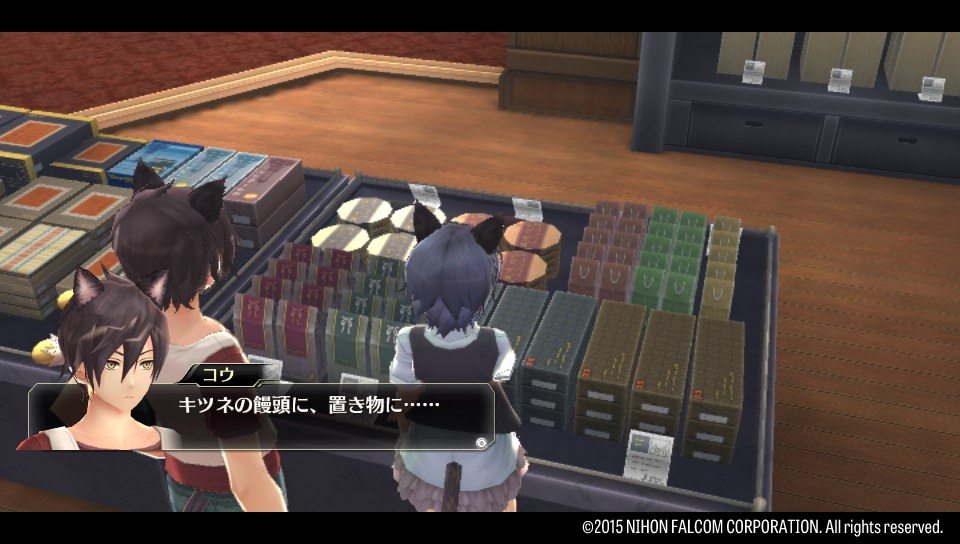
Task: Click the dialogue advance indicator icon
Action: (x=482, y=441)
